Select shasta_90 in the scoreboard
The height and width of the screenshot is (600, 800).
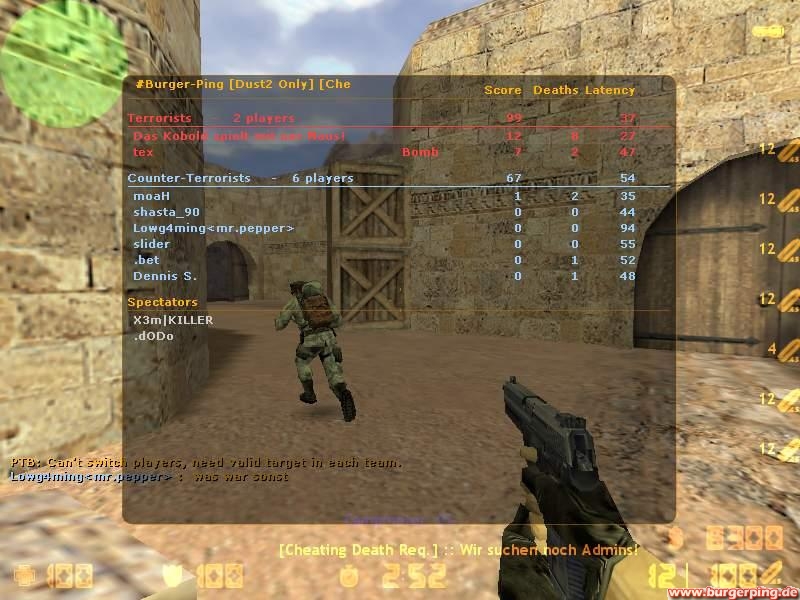(x=166, y=212)
